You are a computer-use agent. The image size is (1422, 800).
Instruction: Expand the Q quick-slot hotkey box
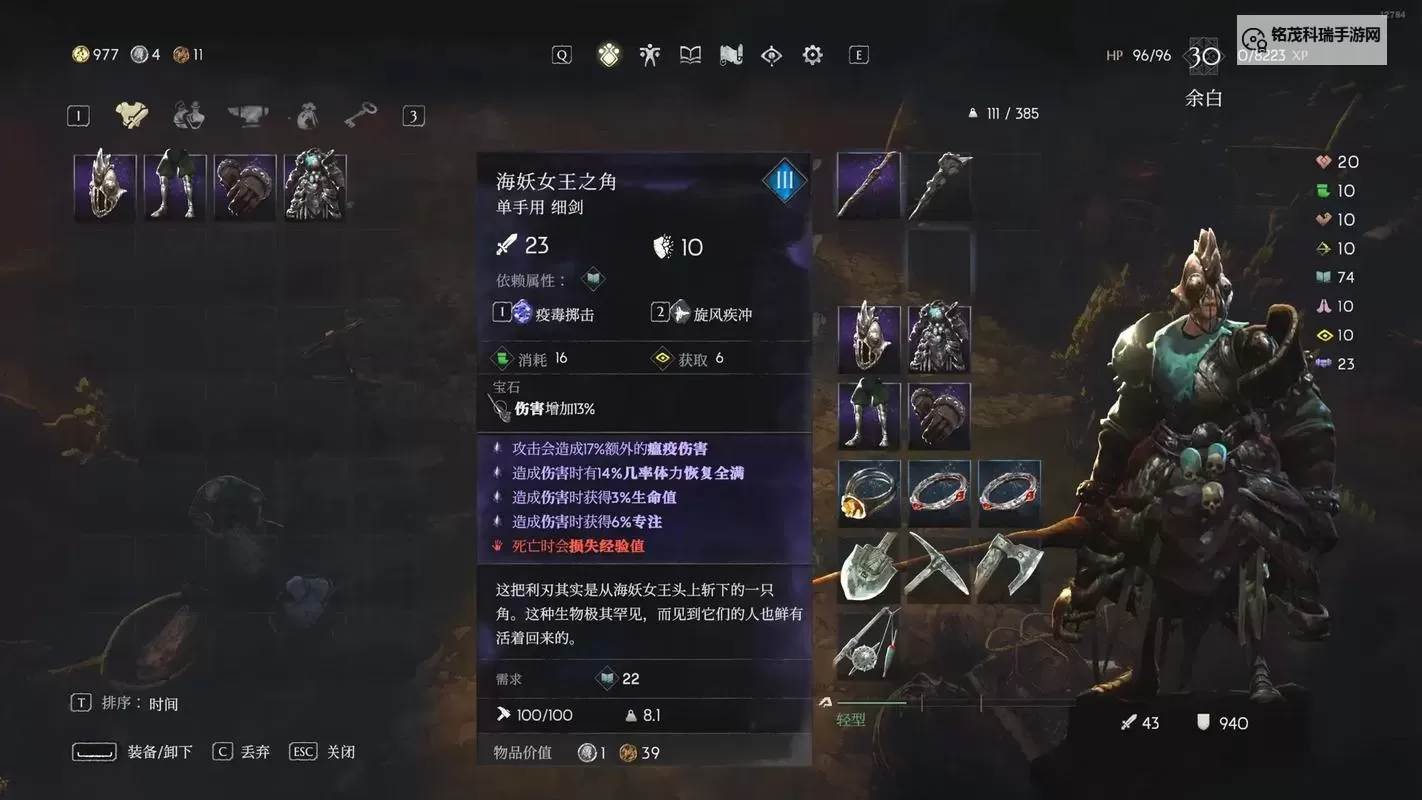pos(561,55)
